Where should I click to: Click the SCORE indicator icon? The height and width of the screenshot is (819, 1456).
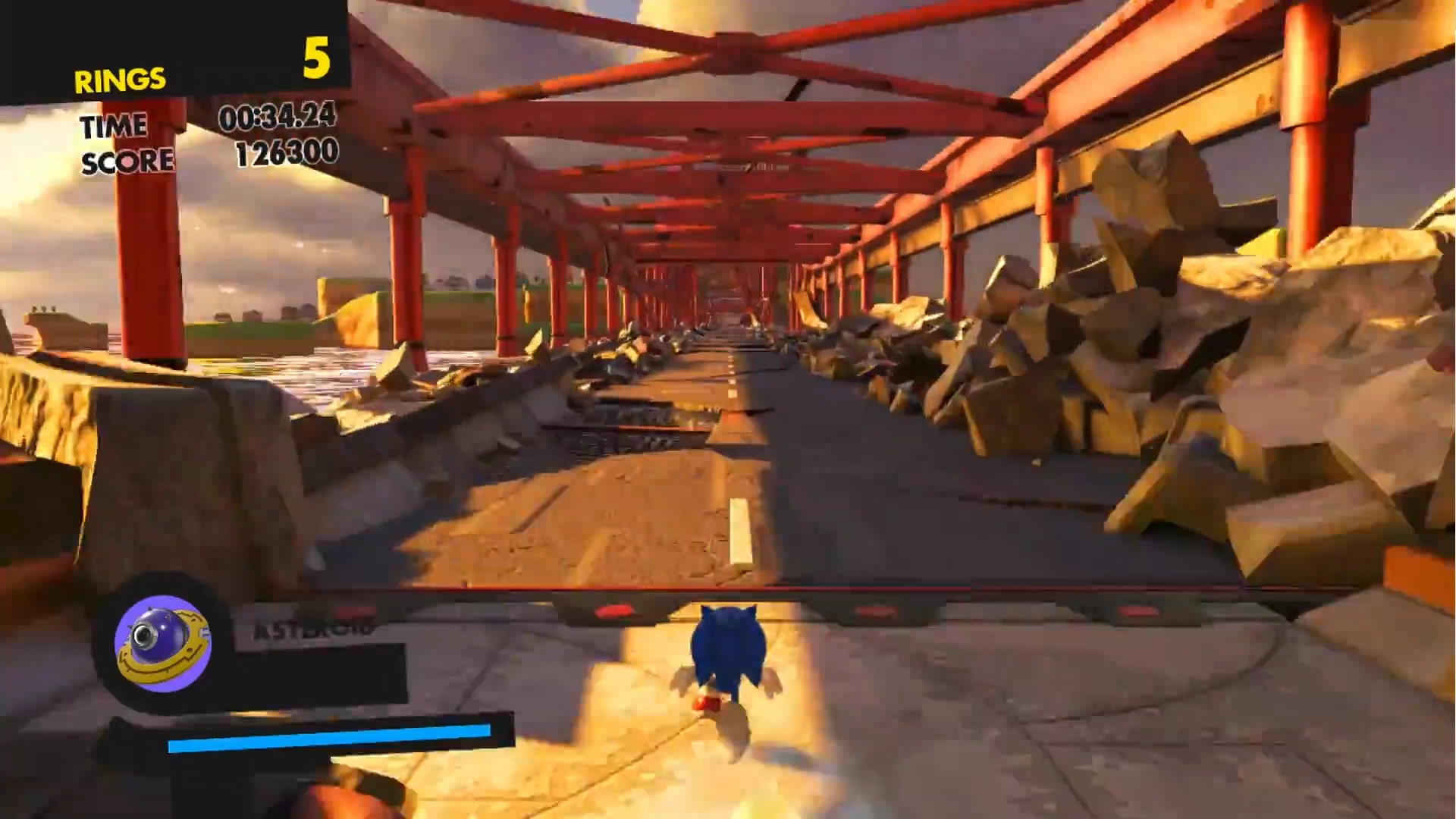pos(127,160)
